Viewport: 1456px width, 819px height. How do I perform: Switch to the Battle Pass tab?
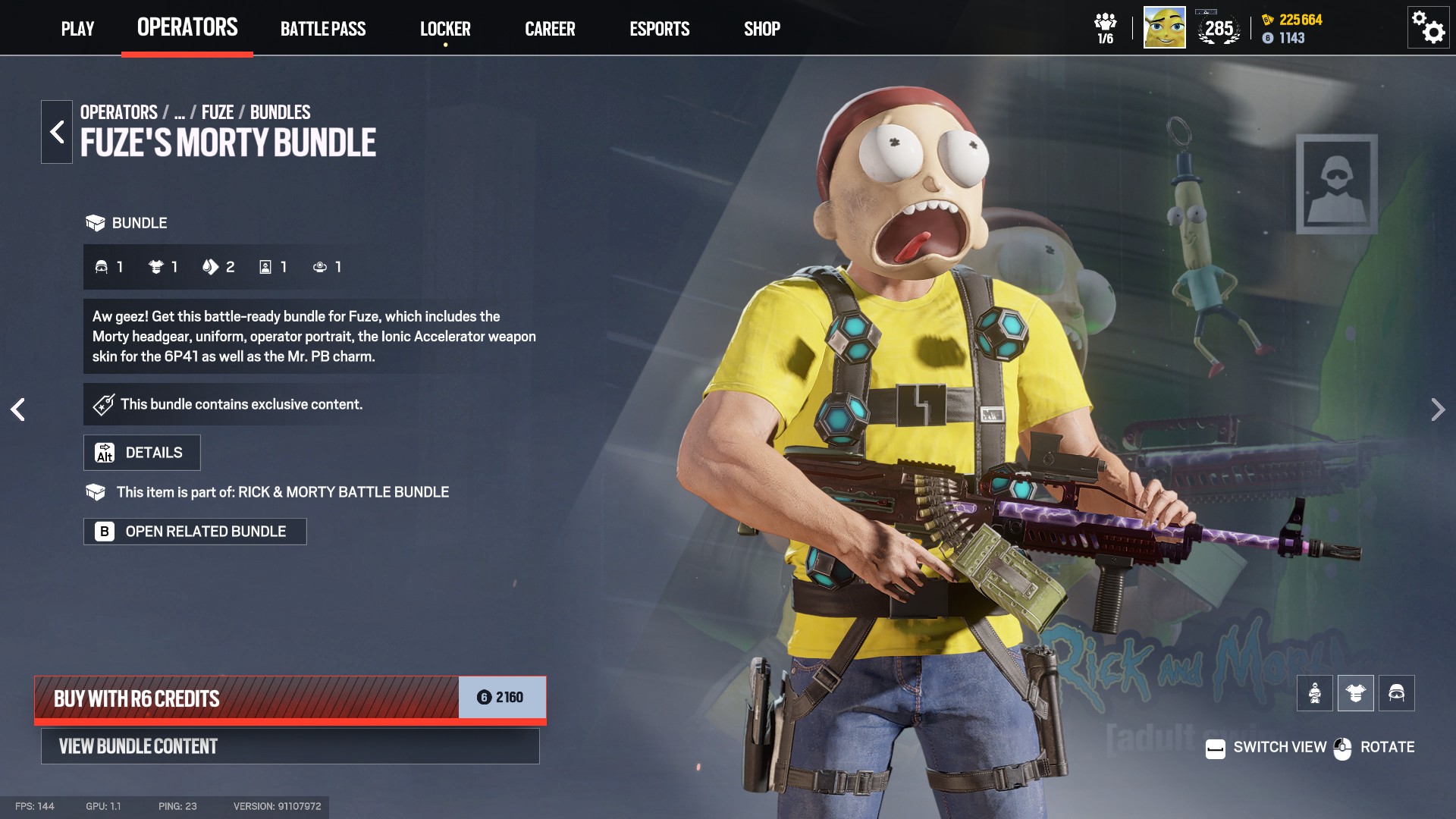click(323, 29)
